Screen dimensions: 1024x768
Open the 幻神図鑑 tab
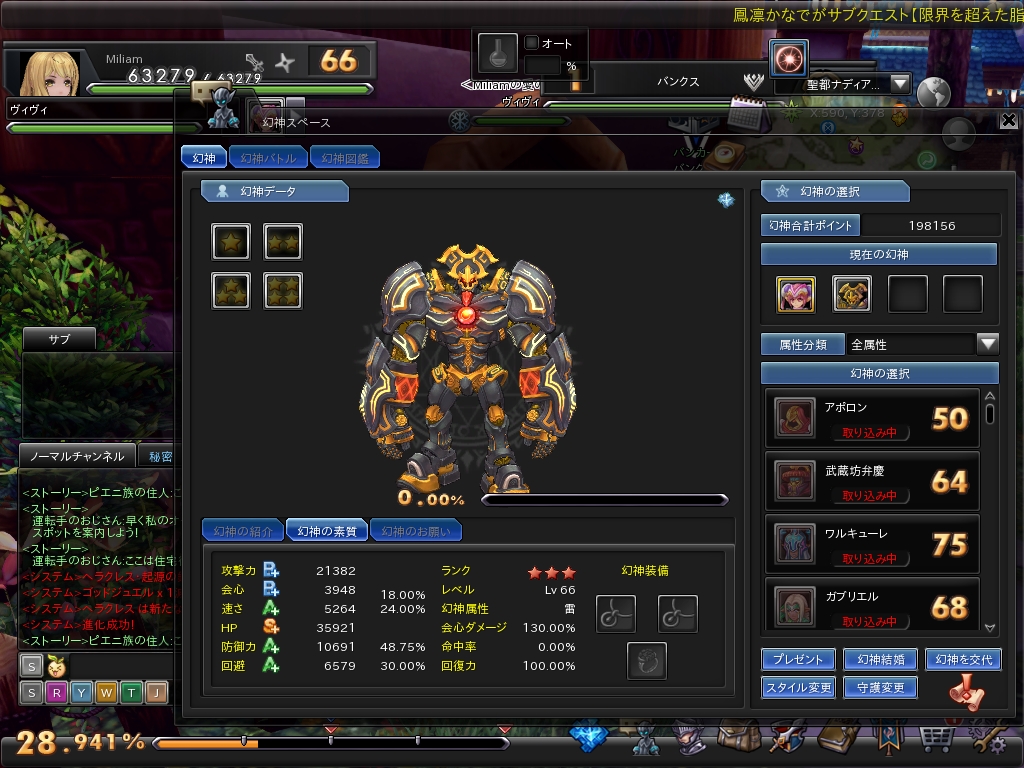tap(345, 158)
